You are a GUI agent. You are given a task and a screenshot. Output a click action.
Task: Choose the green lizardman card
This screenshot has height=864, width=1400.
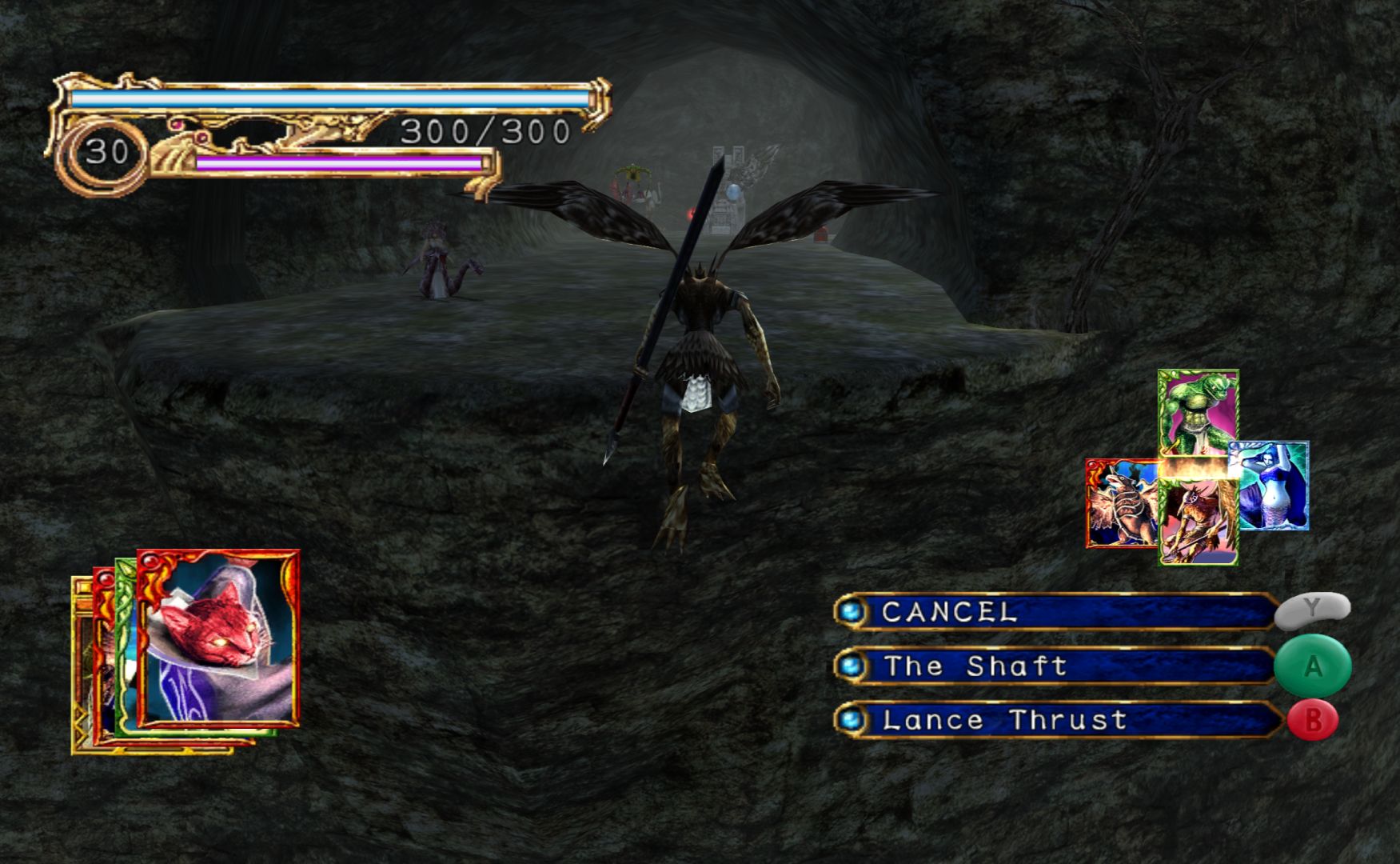1198,412
